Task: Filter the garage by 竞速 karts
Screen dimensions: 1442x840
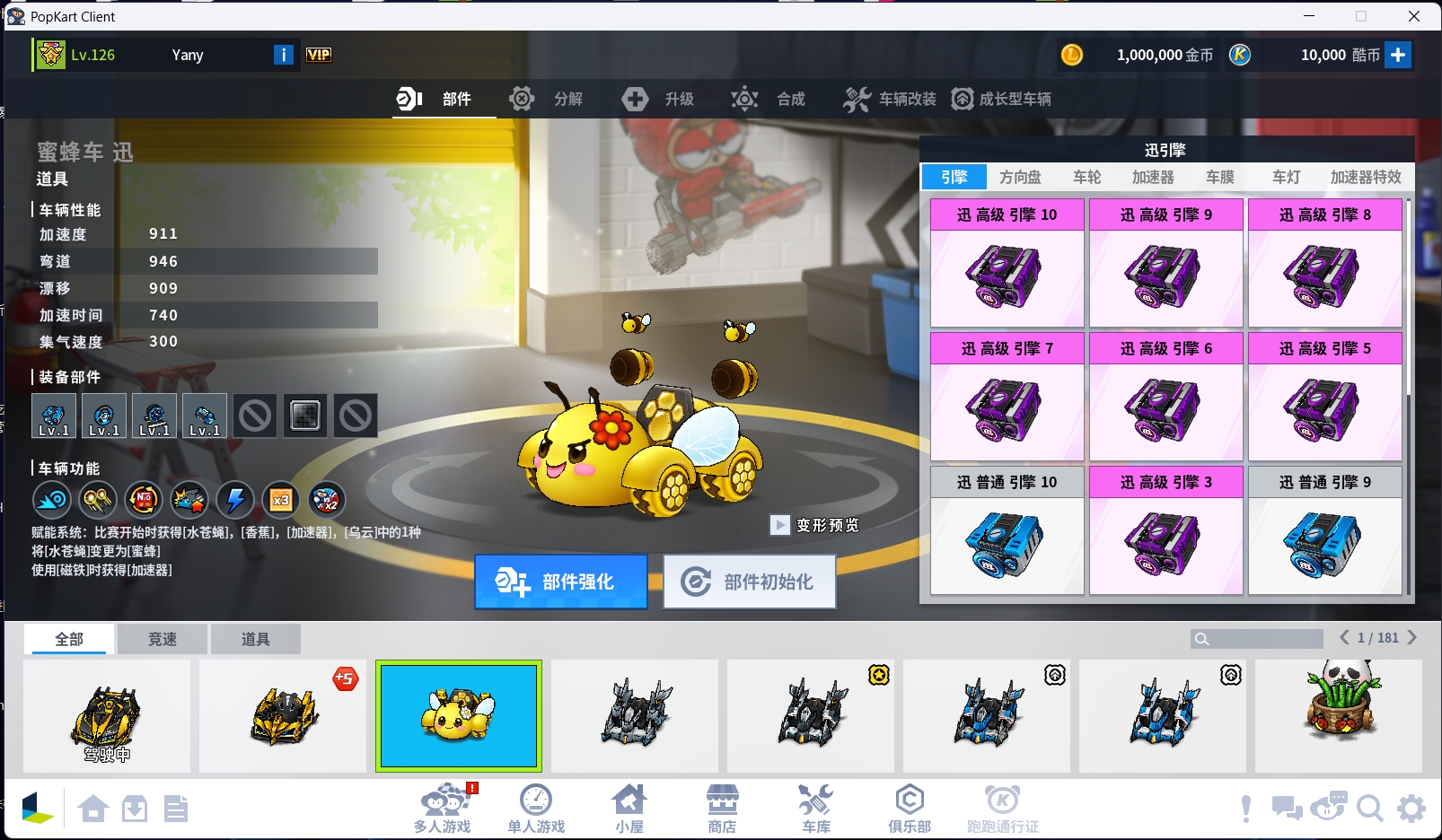Action: [x=163, y=639]
